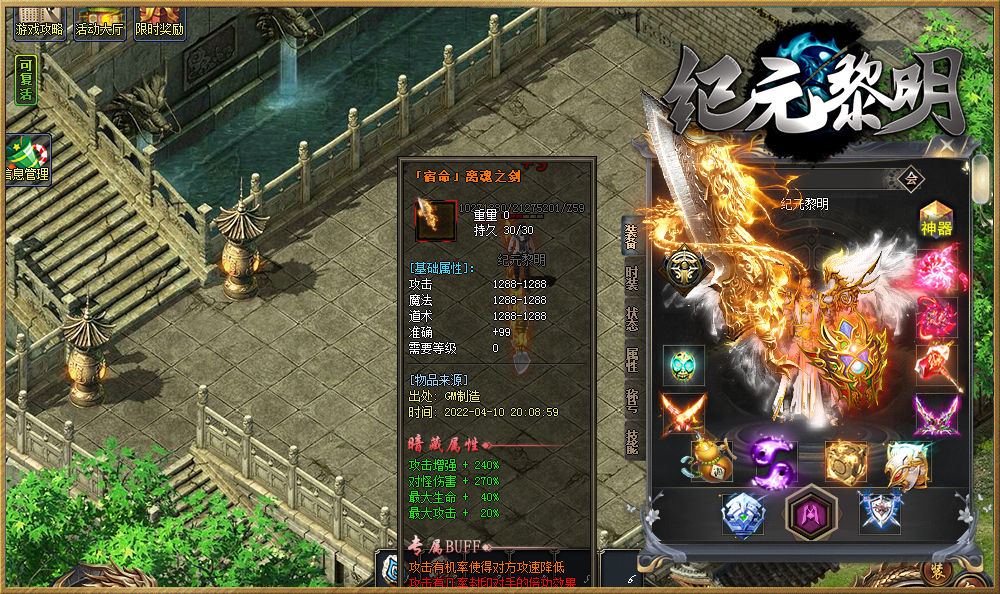Click the 会 guild button on character panel
The image size is (1000, 594).
[x=910, y=179]
